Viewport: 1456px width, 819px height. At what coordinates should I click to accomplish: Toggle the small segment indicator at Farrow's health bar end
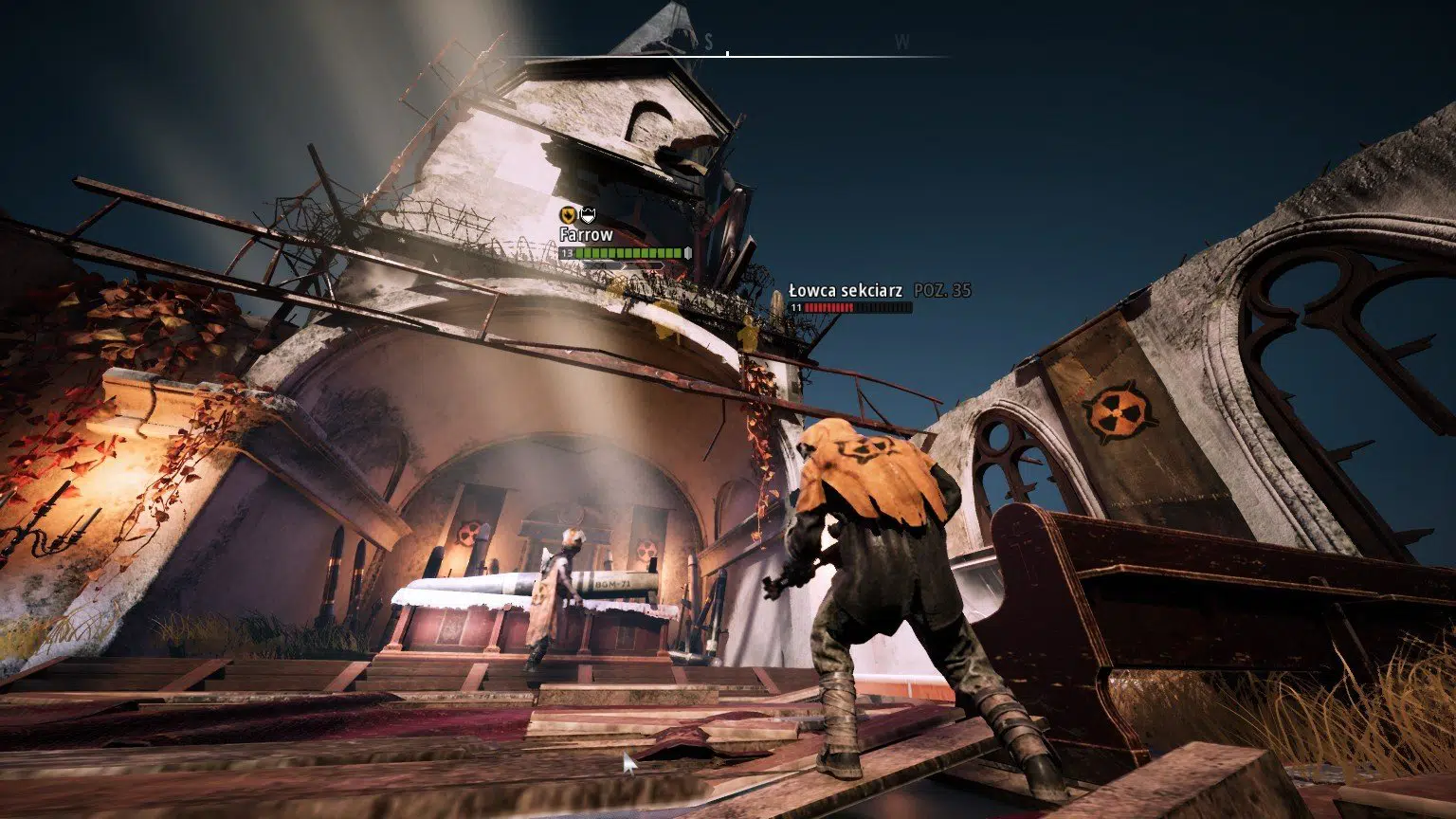[x=688, y=252]
